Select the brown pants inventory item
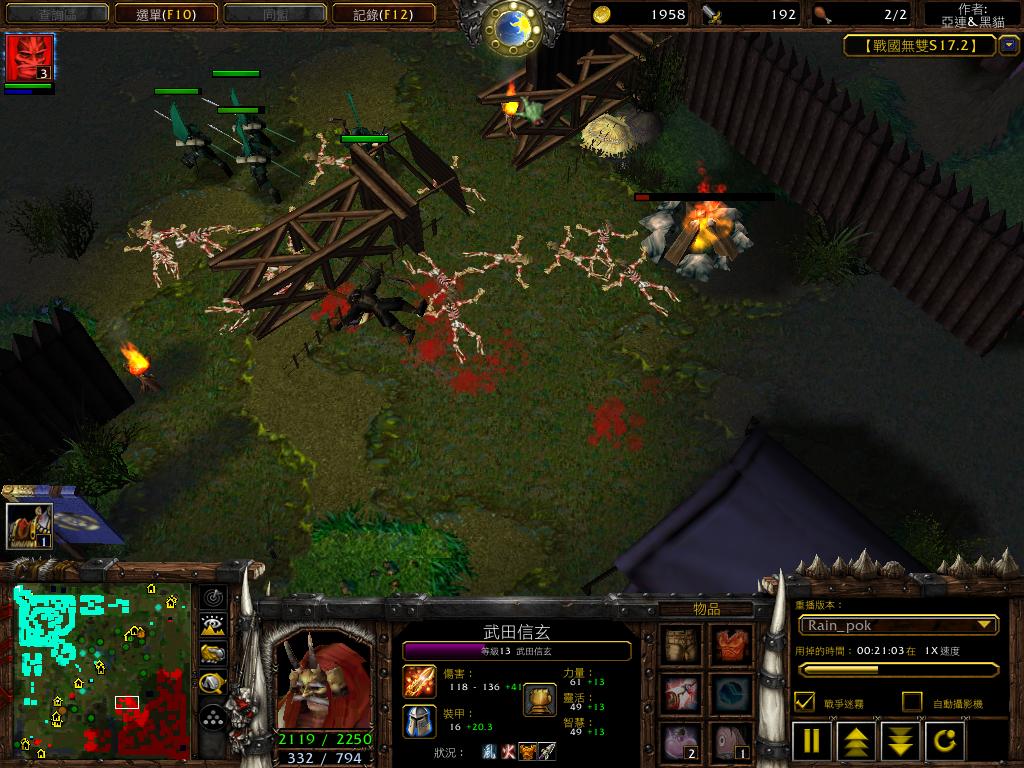Screen dimensions: 1024x768 point(683,645)
